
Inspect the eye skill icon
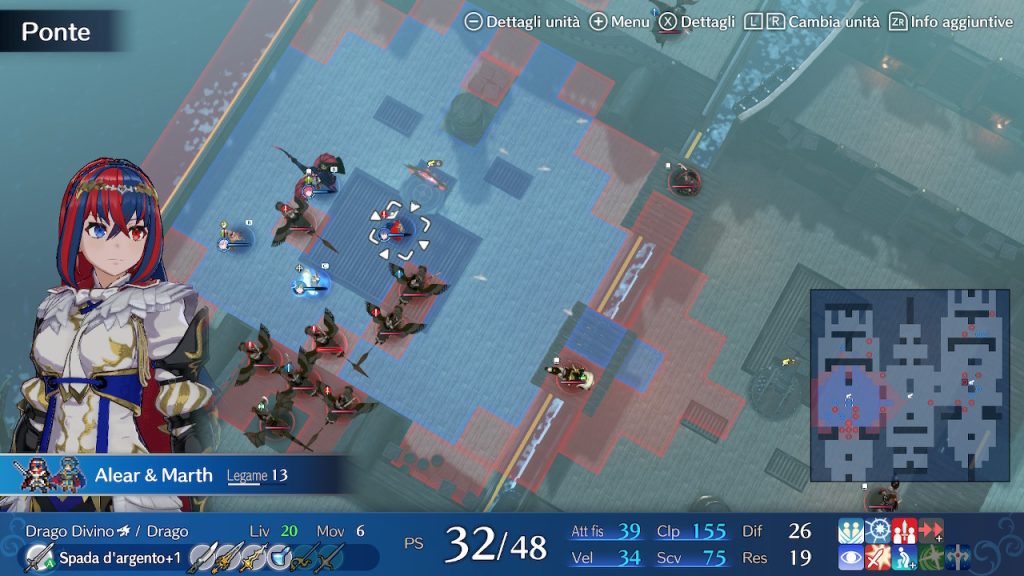pos(851,558)
